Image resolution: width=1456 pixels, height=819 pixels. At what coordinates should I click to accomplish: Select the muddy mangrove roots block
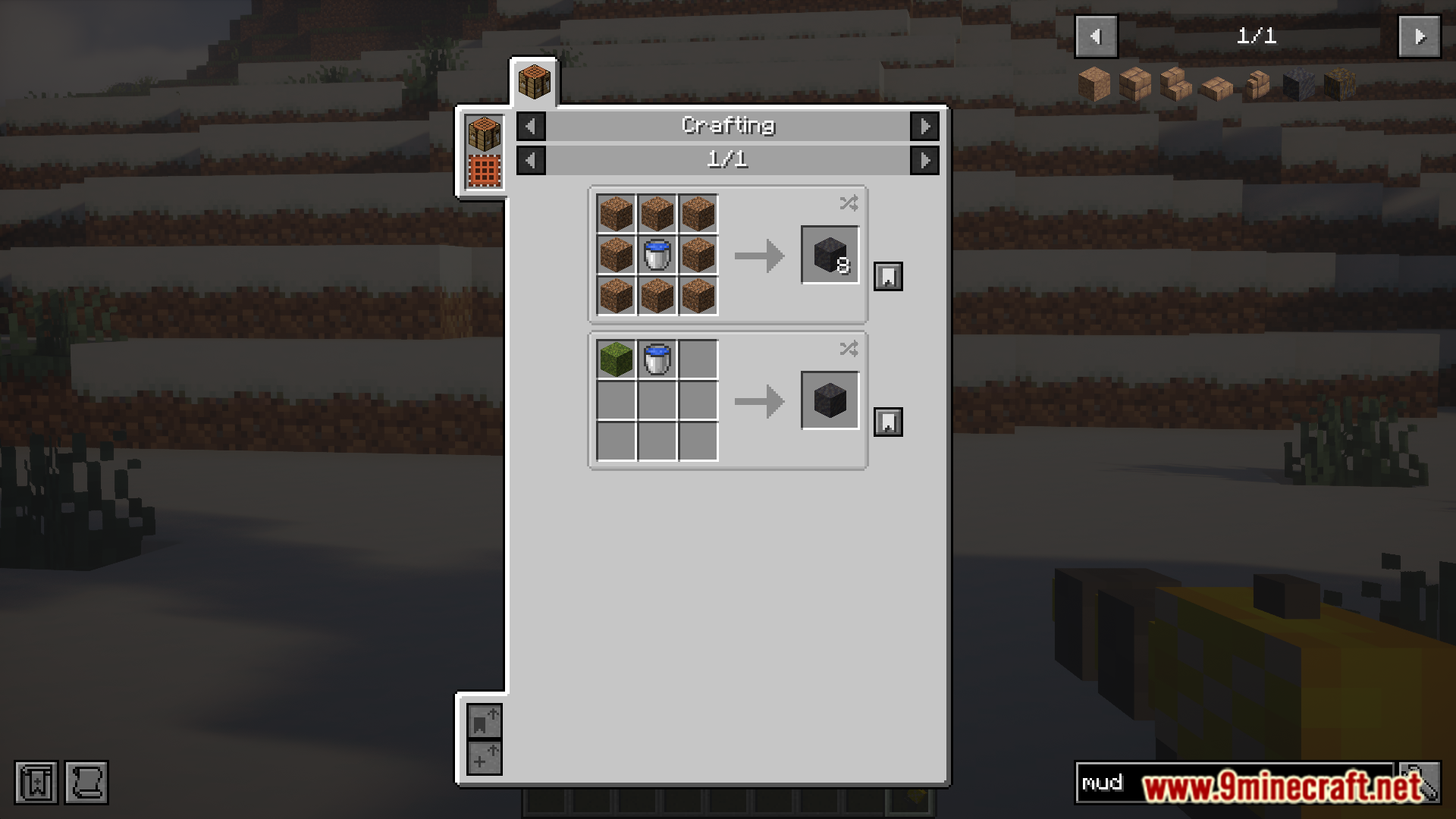[1339, 85]
